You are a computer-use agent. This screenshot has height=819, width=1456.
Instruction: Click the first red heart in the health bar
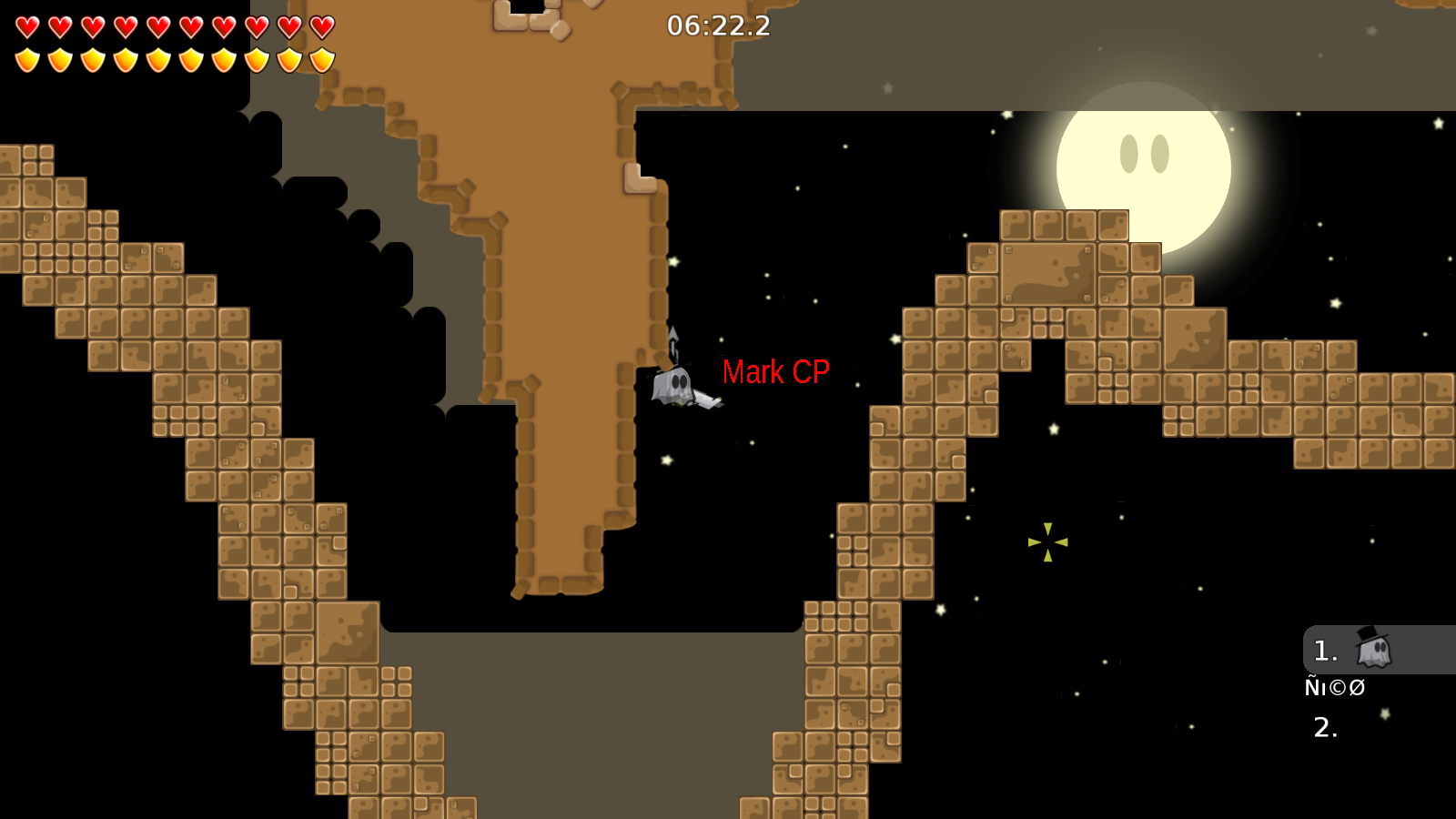point(27,26)
